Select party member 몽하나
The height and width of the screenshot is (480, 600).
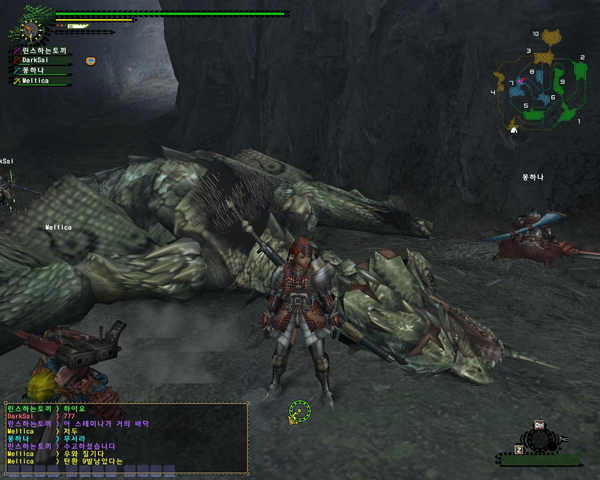click(33, 70)
